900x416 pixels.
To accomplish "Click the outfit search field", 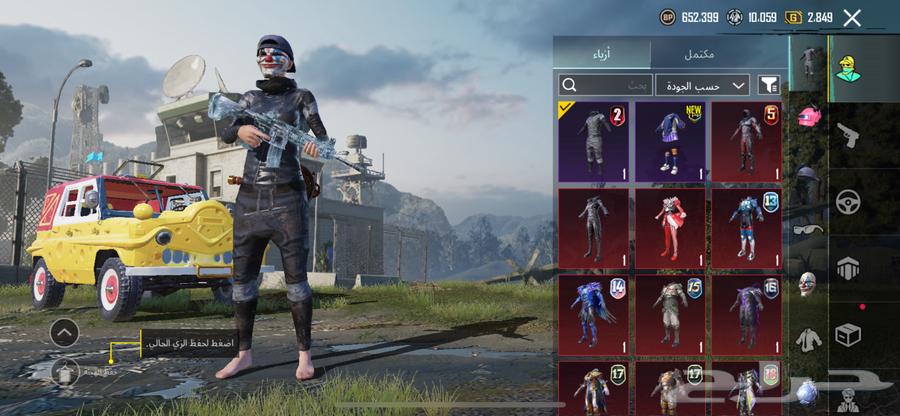I will point(605,85).
